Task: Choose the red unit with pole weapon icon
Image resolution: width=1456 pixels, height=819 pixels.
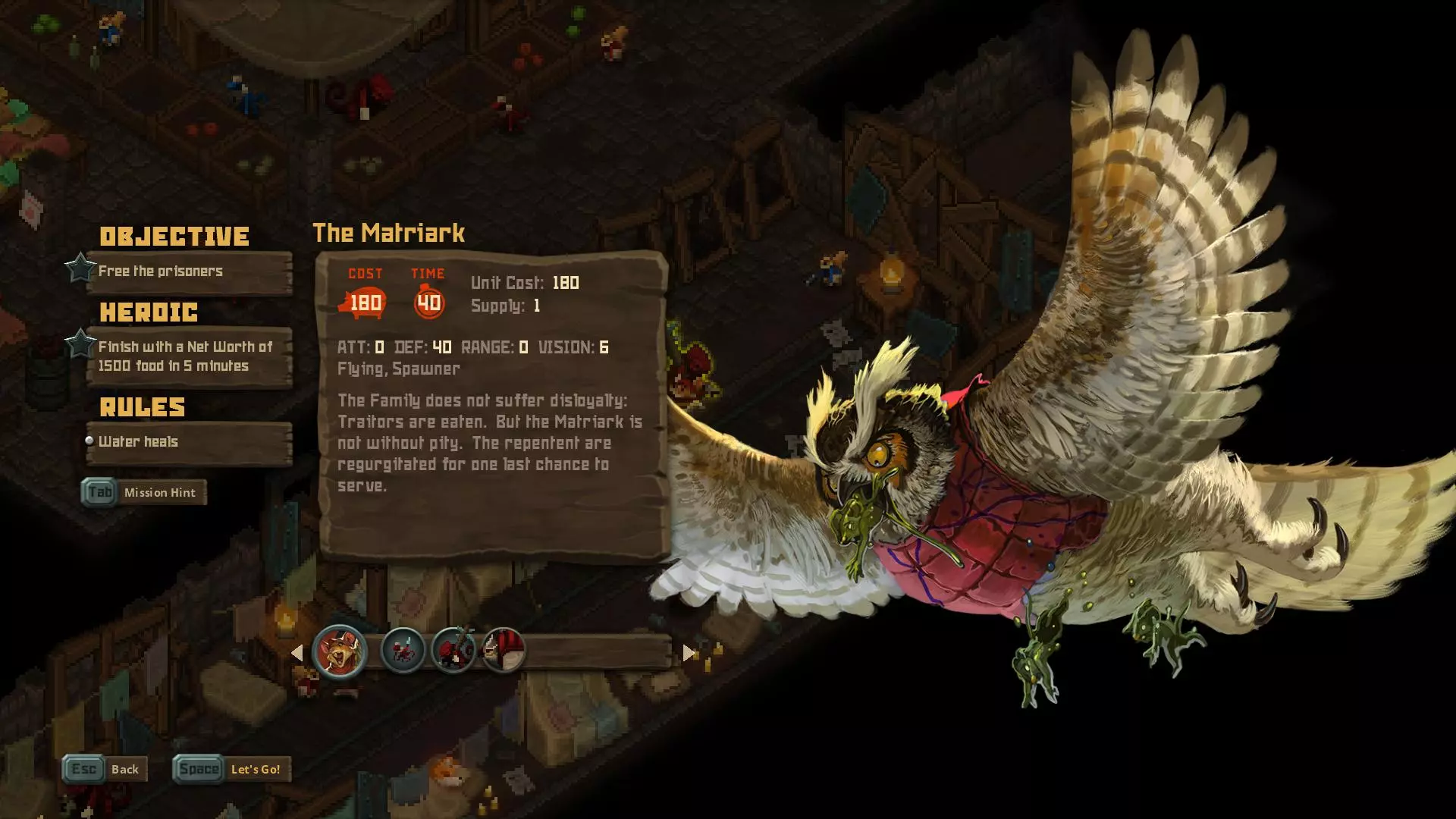Action: (453, 651)
